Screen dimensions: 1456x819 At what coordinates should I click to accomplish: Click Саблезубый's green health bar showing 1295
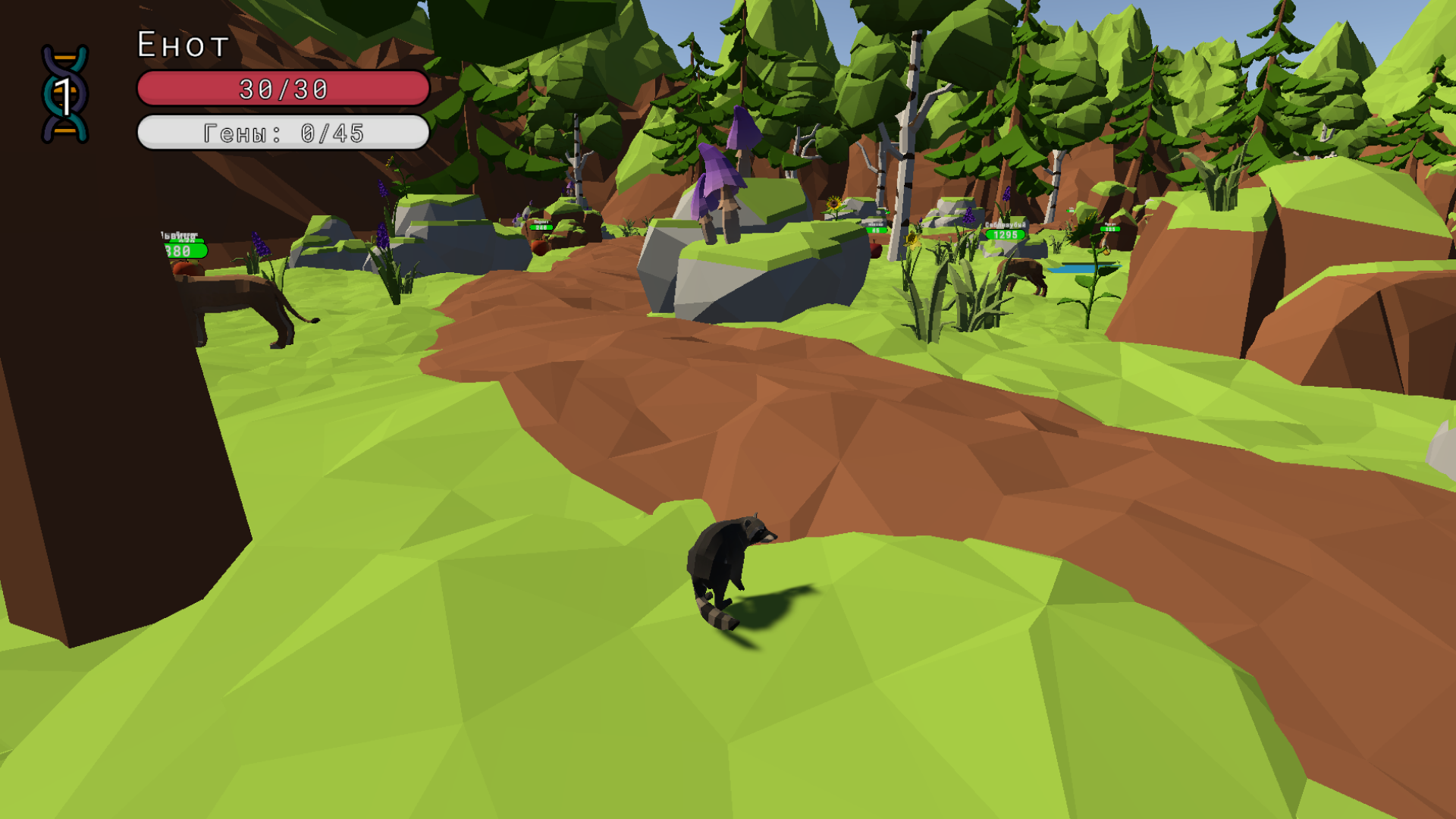[1005, 236]
